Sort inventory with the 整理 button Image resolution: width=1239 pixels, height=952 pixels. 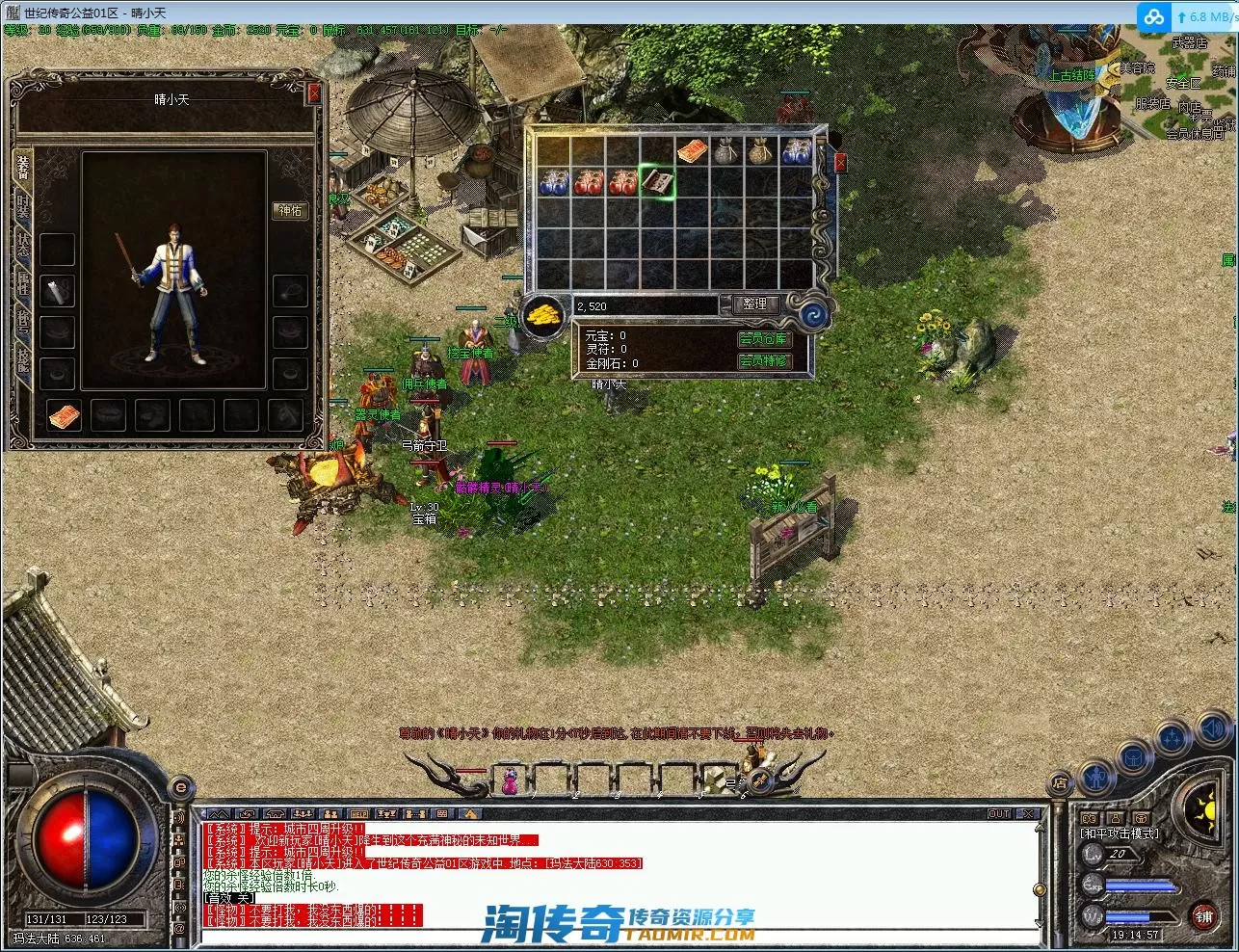[754, 304]
